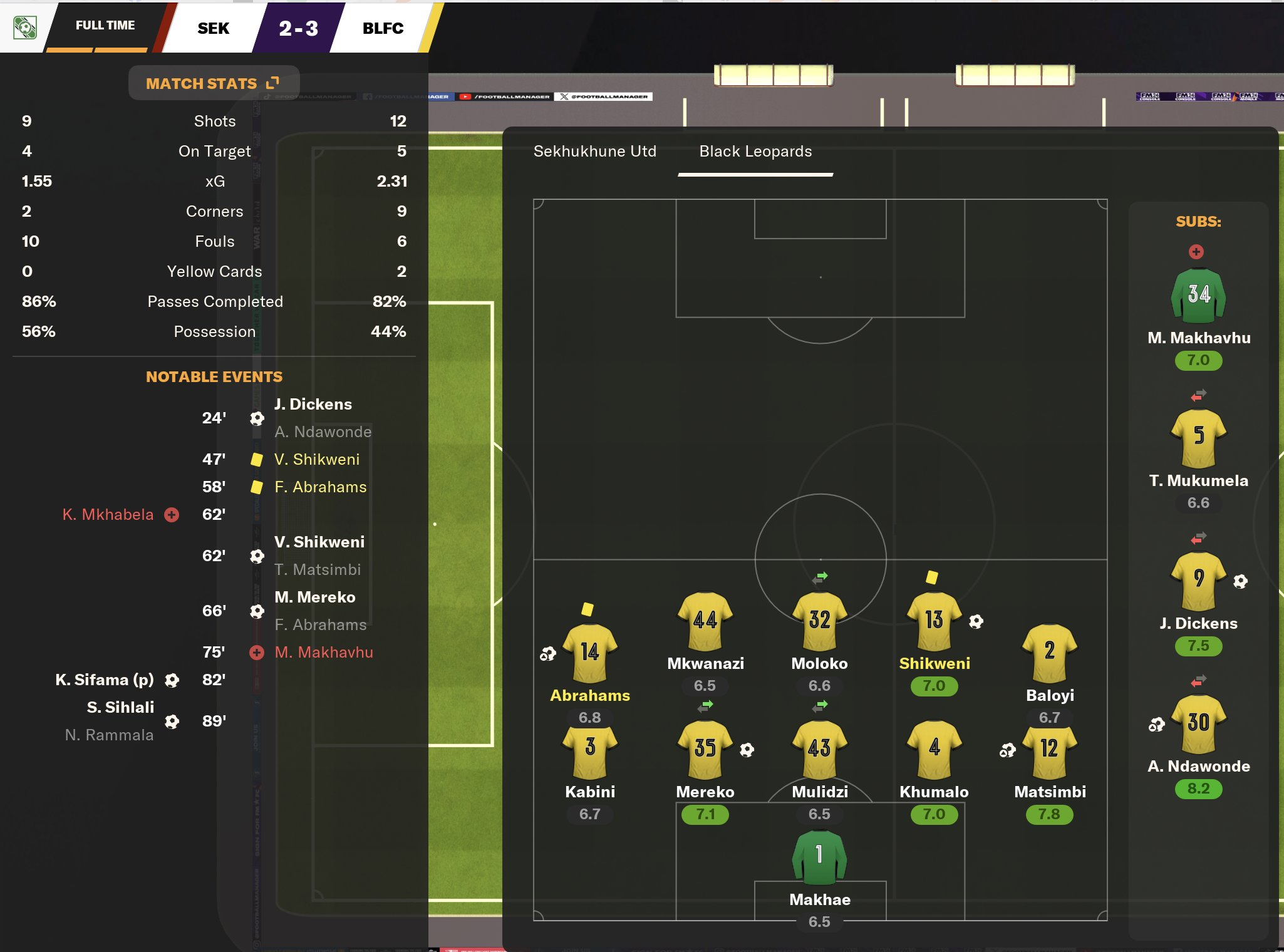Select Abrahams number 14 shirt
Screen dimensions: 1284x952
[589, 652]
